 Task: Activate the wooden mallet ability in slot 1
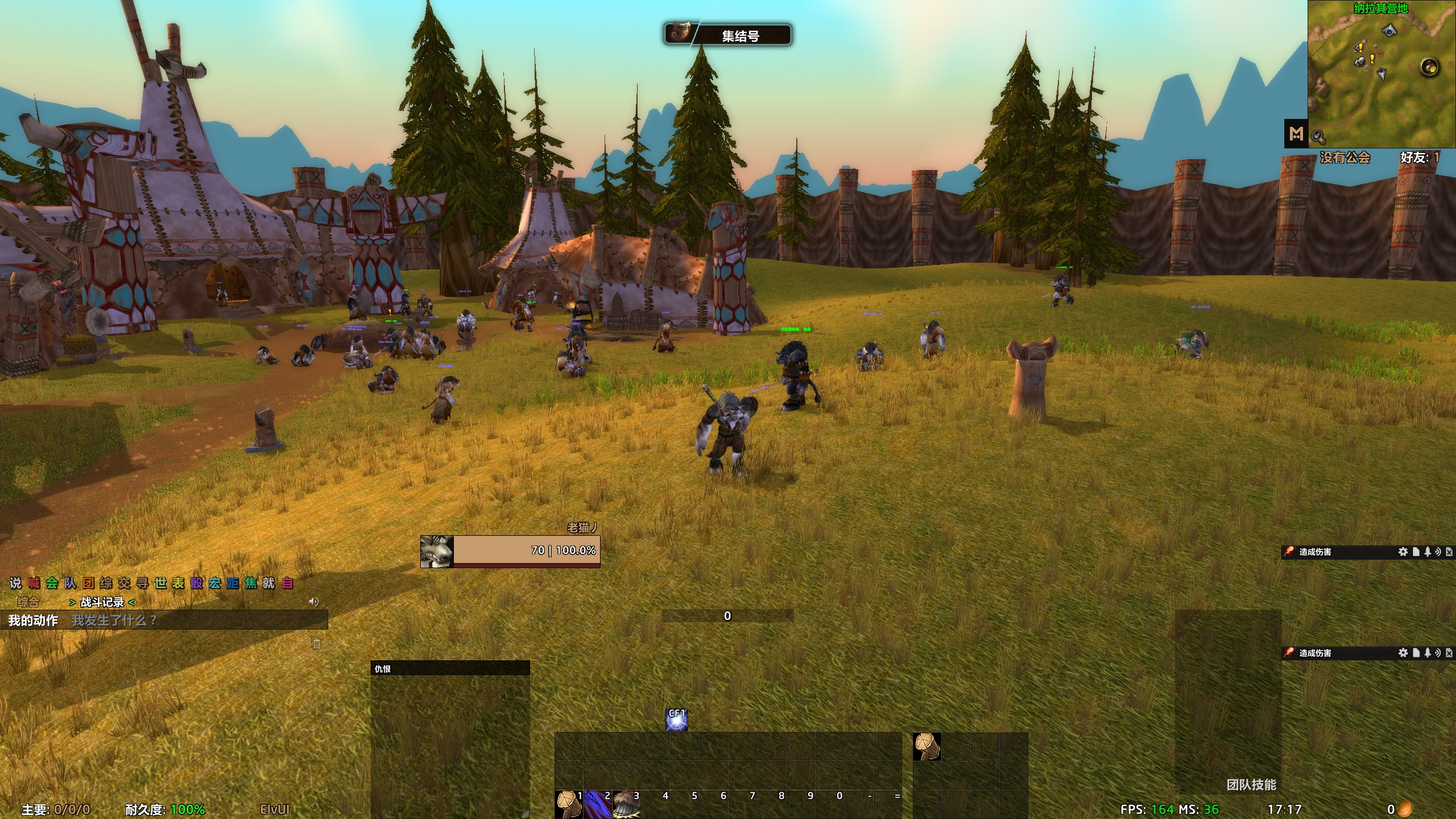[x=568, y=804]
